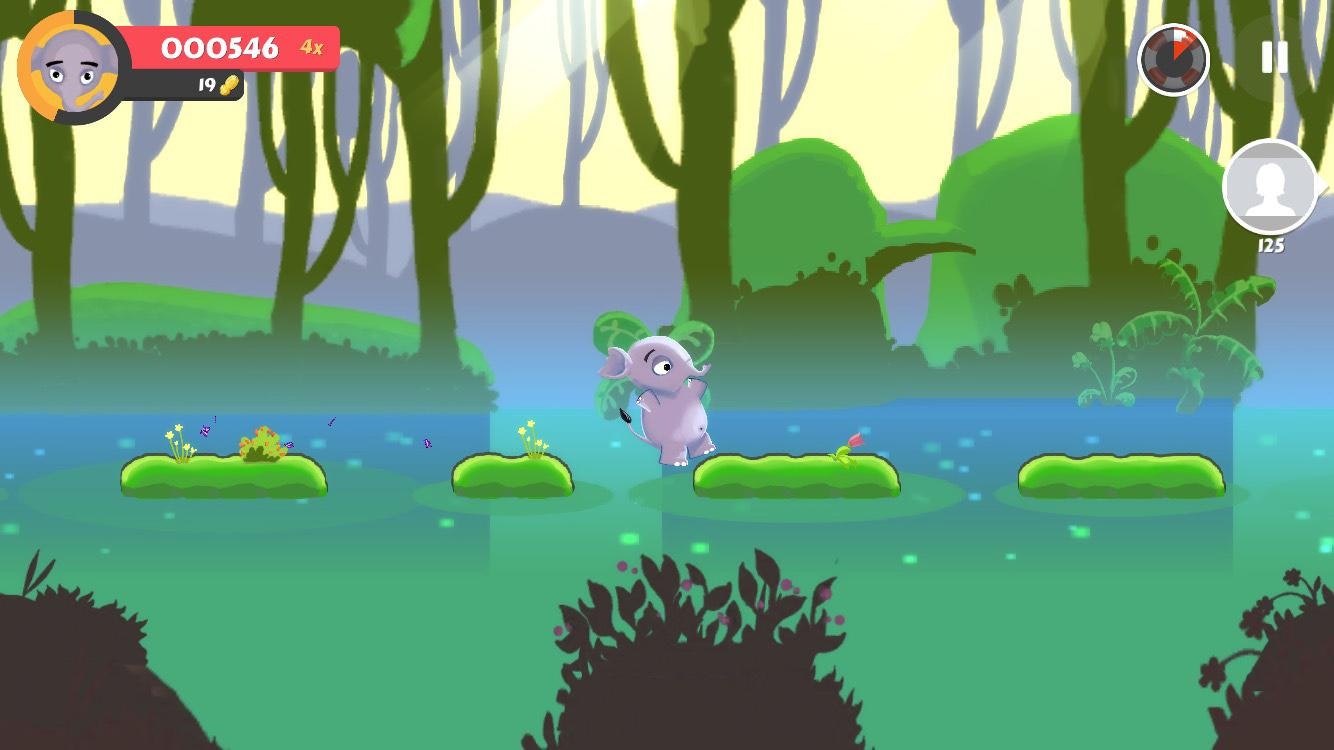This screenshot has width=1334, height=750.
Task: Open the life preserver rescue timer
Action: point(1173,60)
